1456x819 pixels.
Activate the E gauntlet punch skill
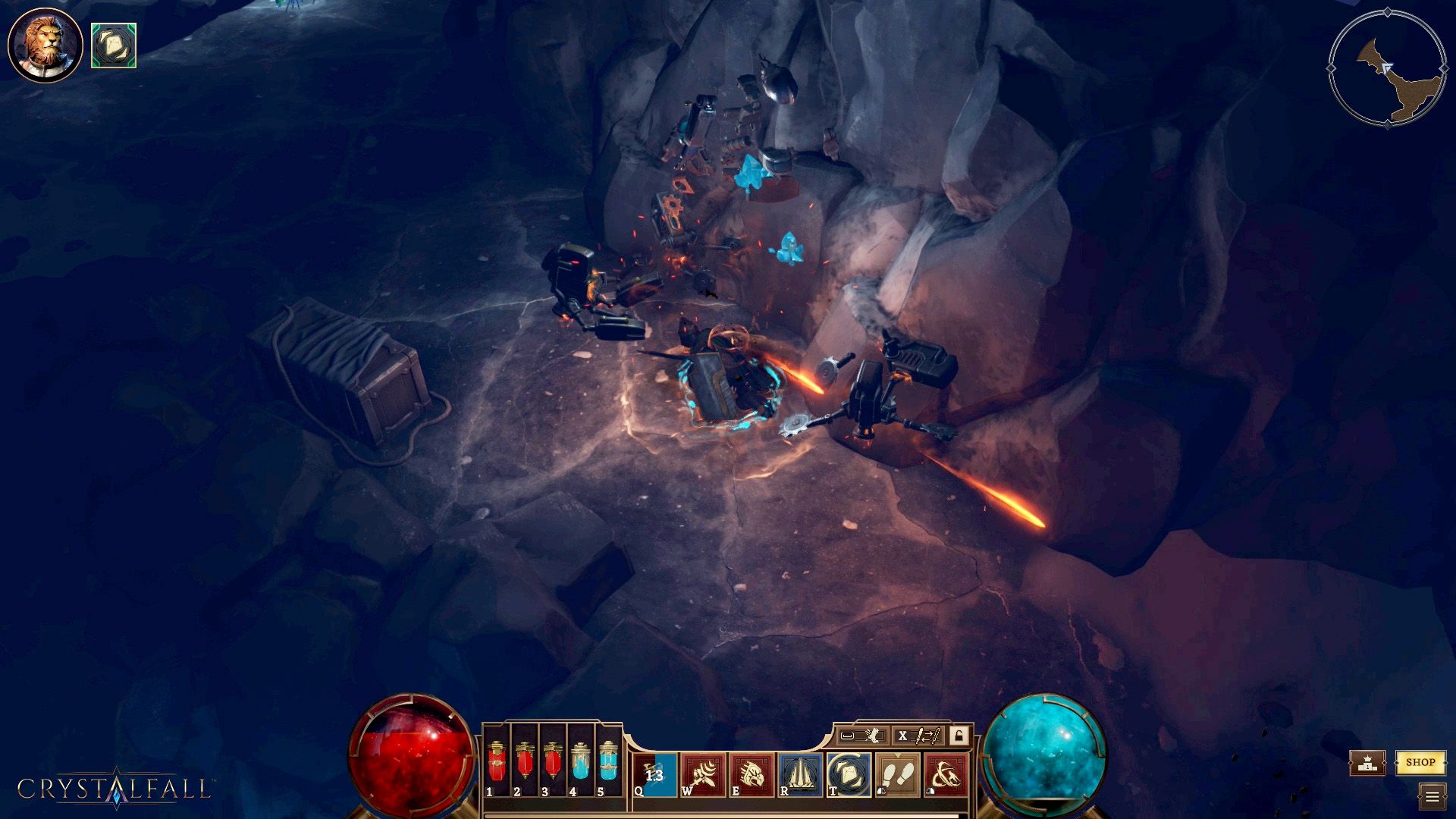(x=752, y=774)
